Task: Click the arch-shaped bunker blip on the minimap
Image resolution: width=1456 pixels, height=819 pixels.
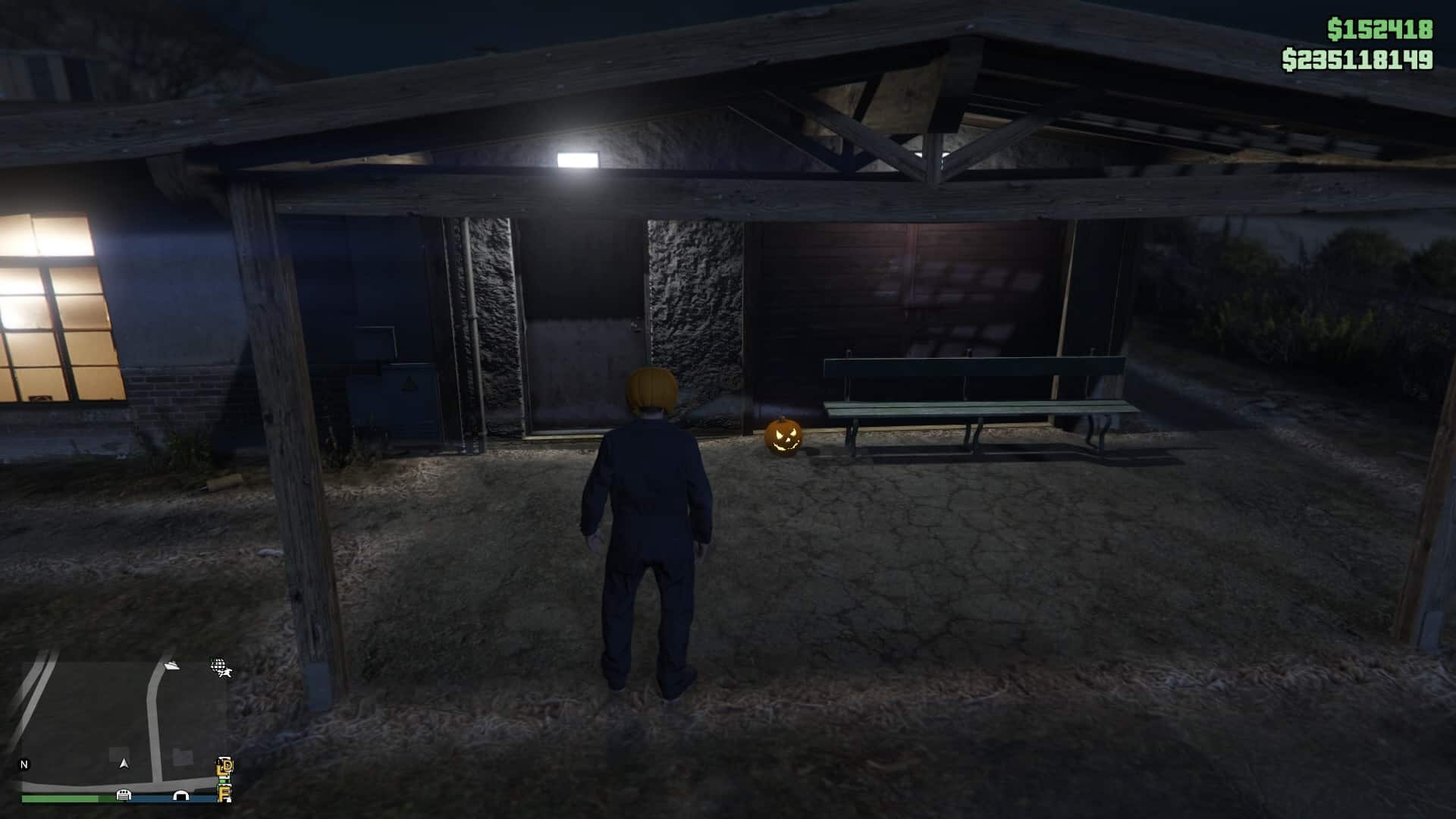Action: click(x=180, y=795)
